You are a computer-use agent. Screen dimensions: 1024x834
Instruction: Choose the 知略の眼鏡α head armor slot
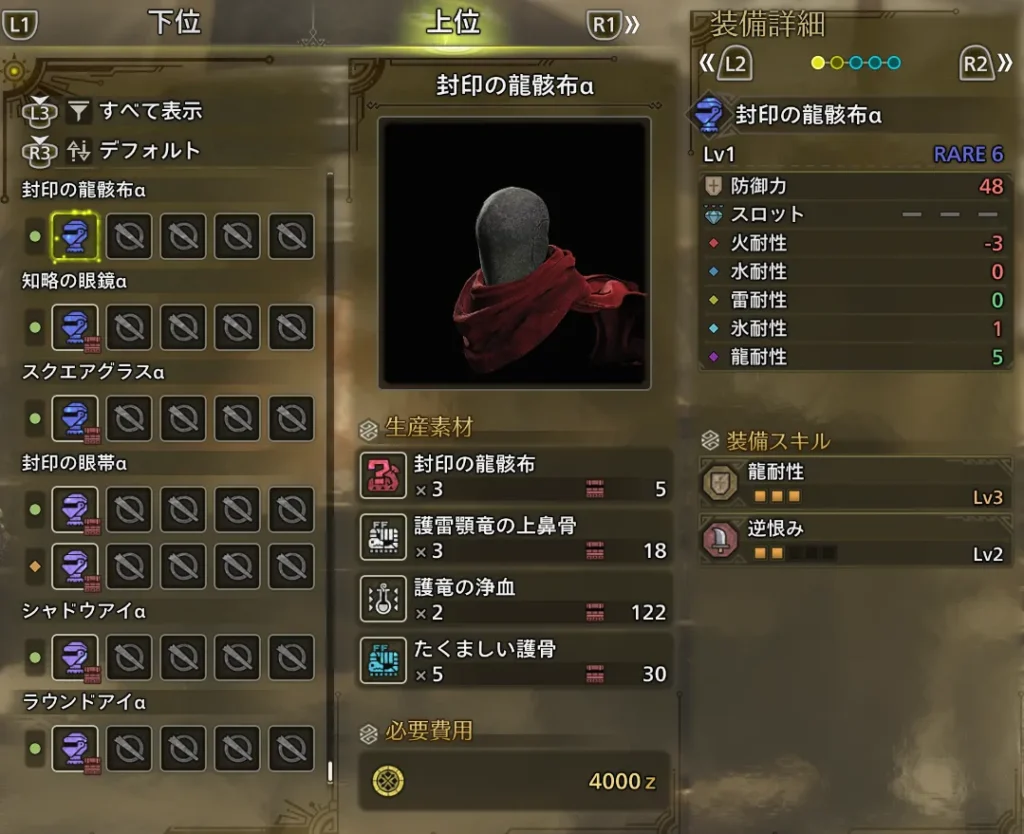click(75, 328)
